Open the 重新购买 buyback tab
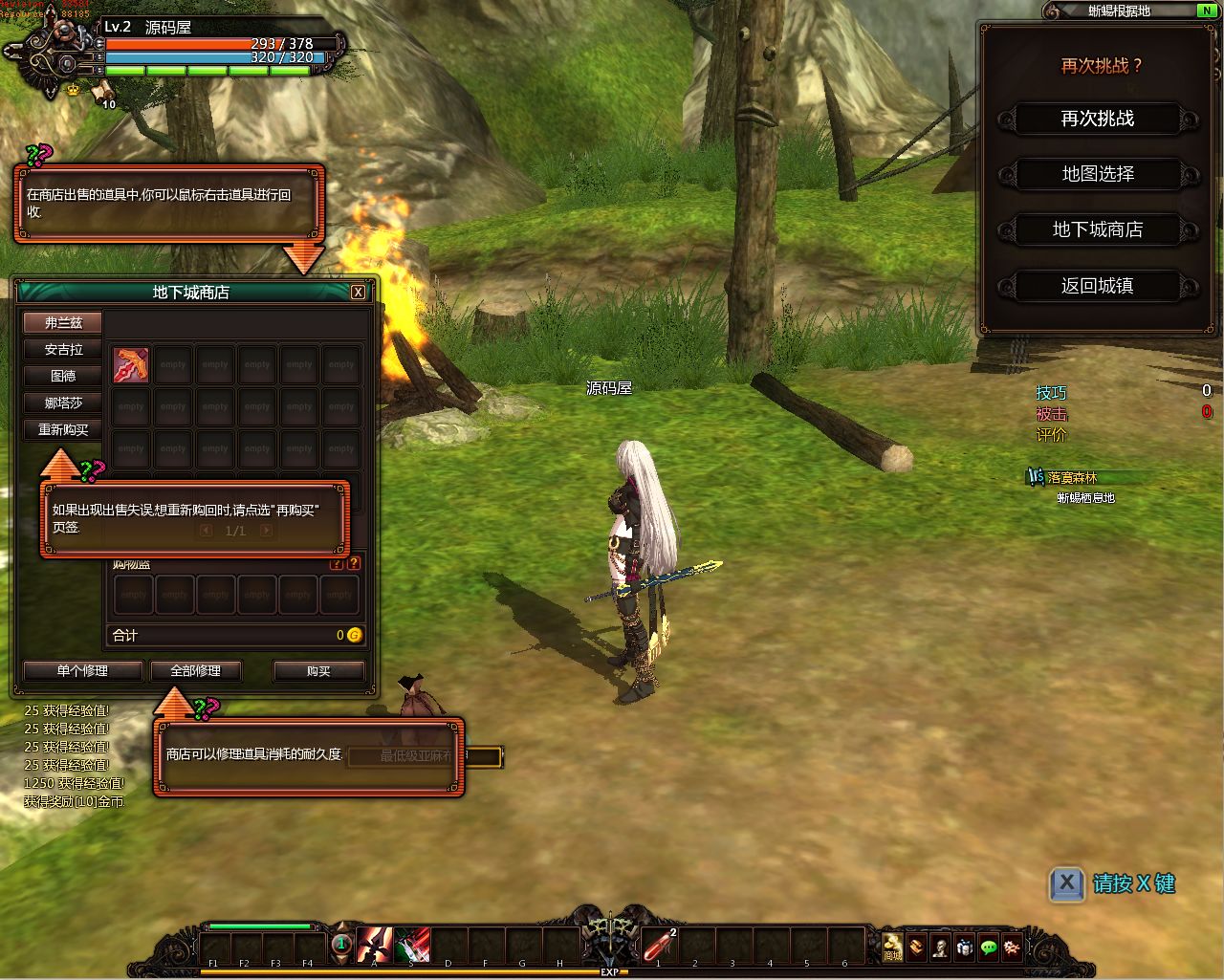Screen dimensions: 1224x980 63,430
